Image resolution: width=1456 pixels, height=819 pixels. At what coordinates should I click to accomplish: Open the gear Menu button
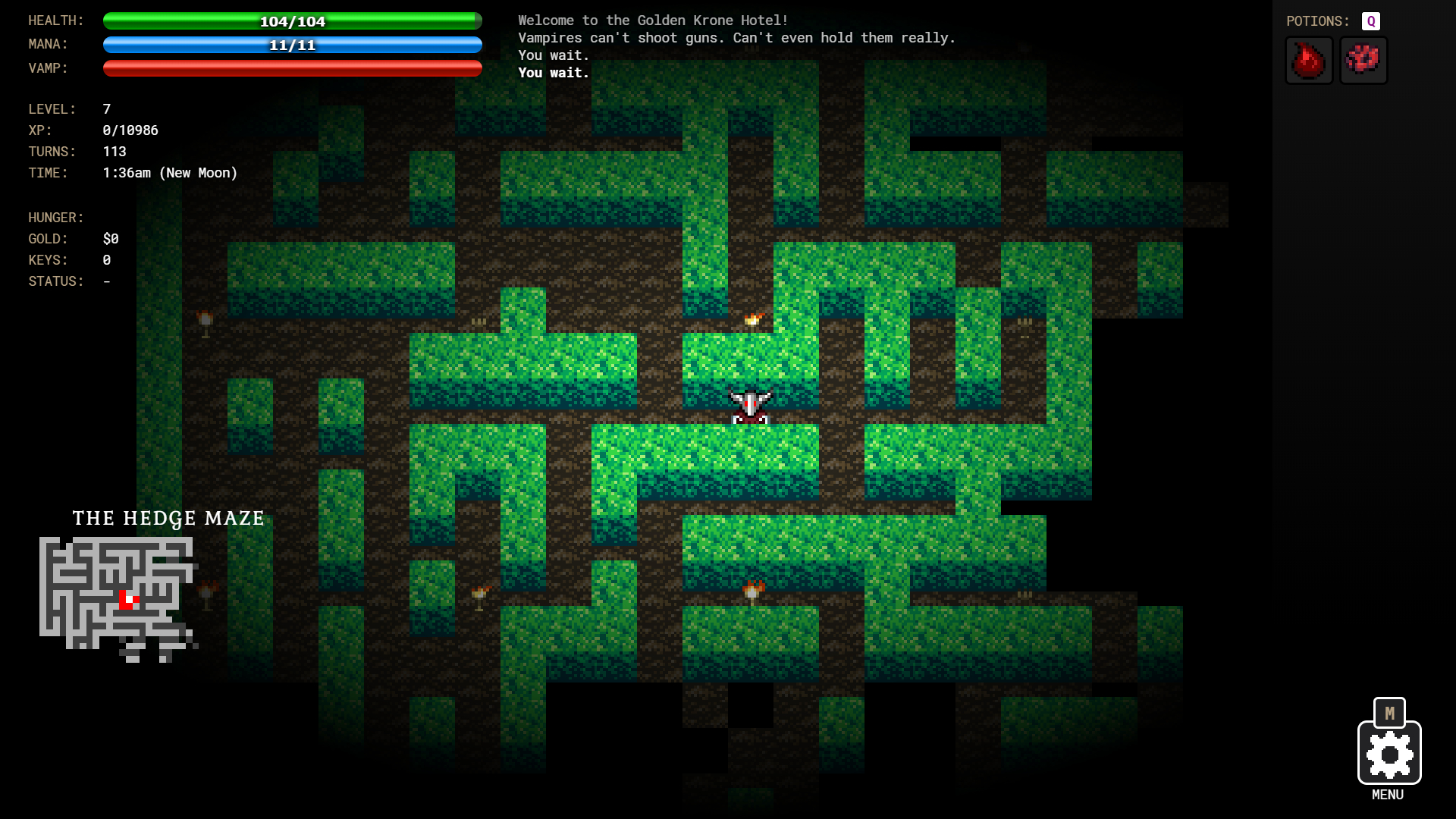1389,753
